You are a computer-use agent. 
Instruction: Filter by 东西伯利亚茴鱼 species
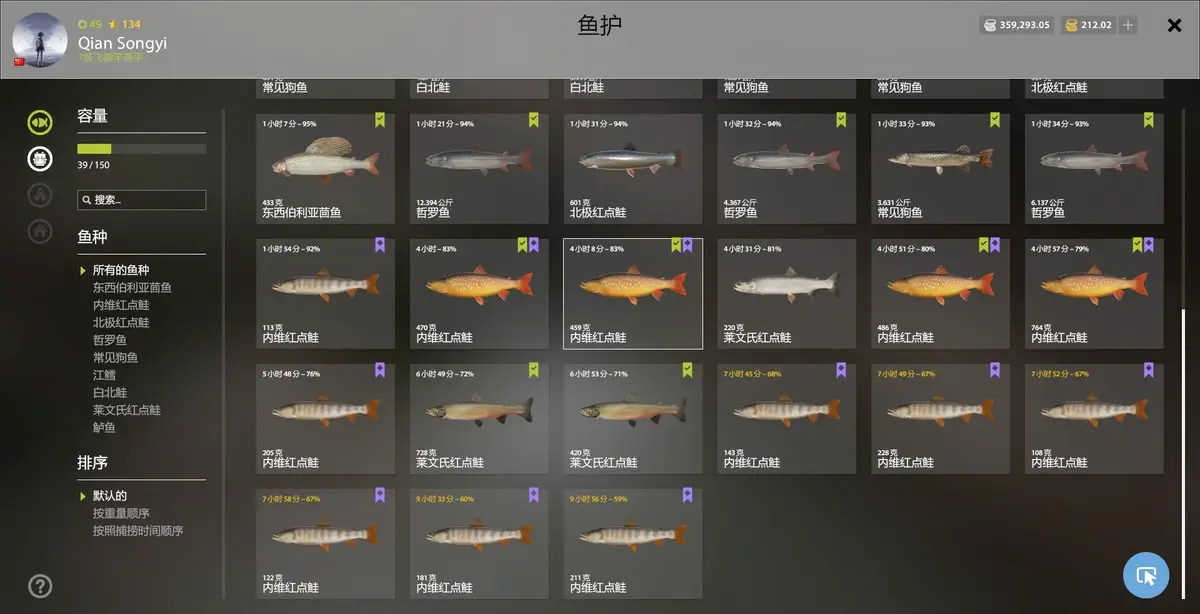click(x=132, y=288)
